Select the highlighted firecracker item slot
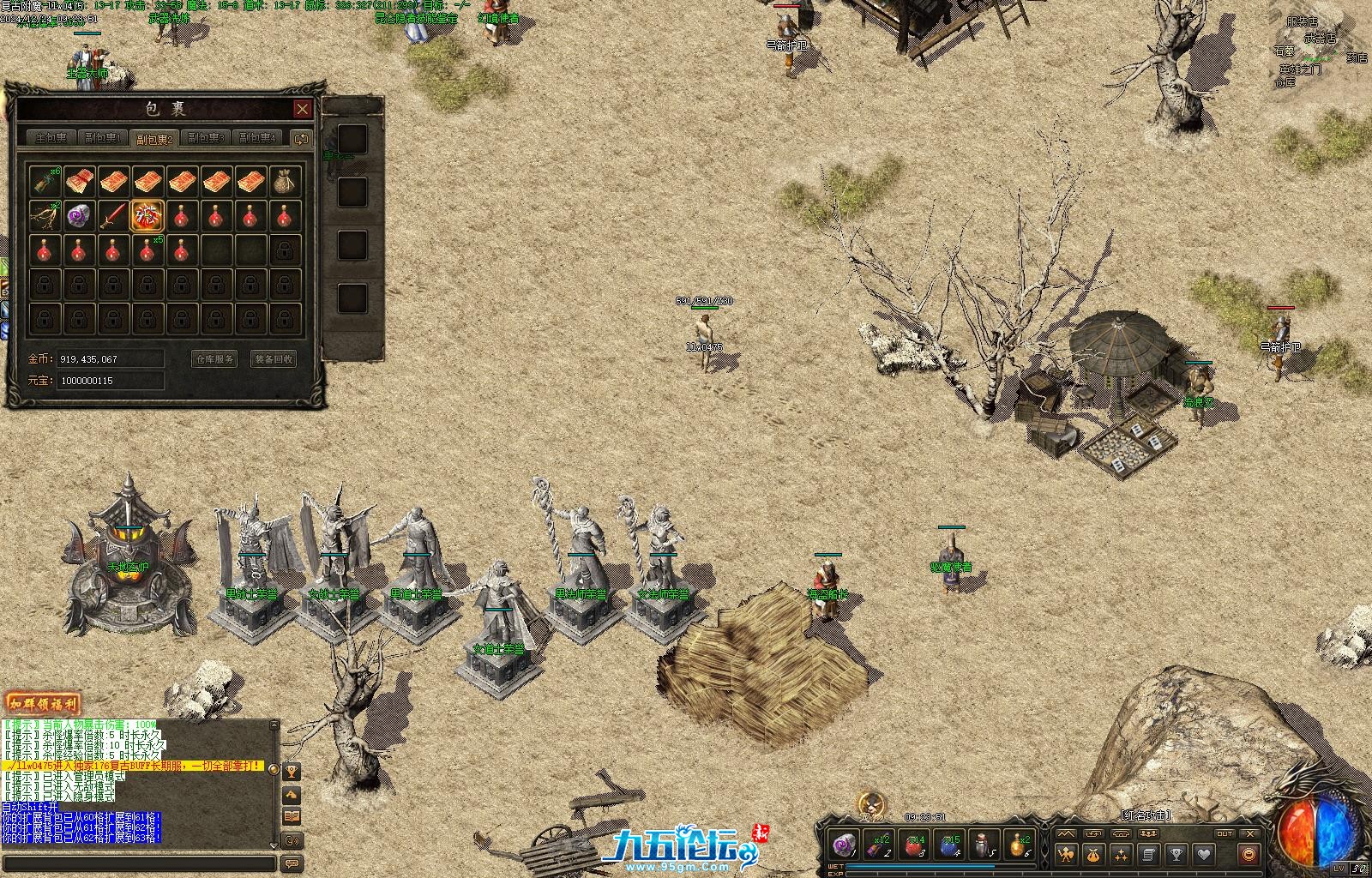1372x878 pixels. 147,215
